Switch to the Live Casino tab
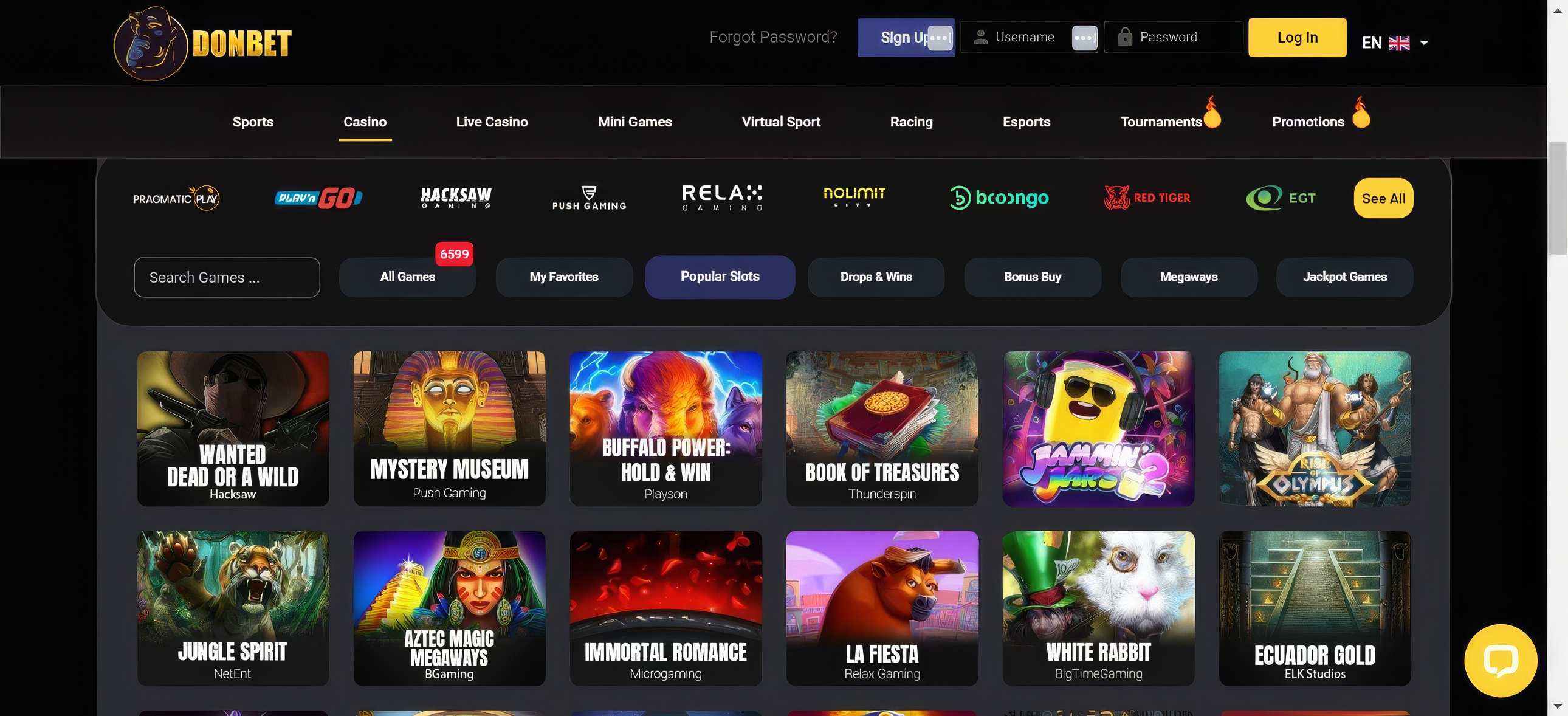The height and width of the screenshot is (716, 1568). point(492,121)
